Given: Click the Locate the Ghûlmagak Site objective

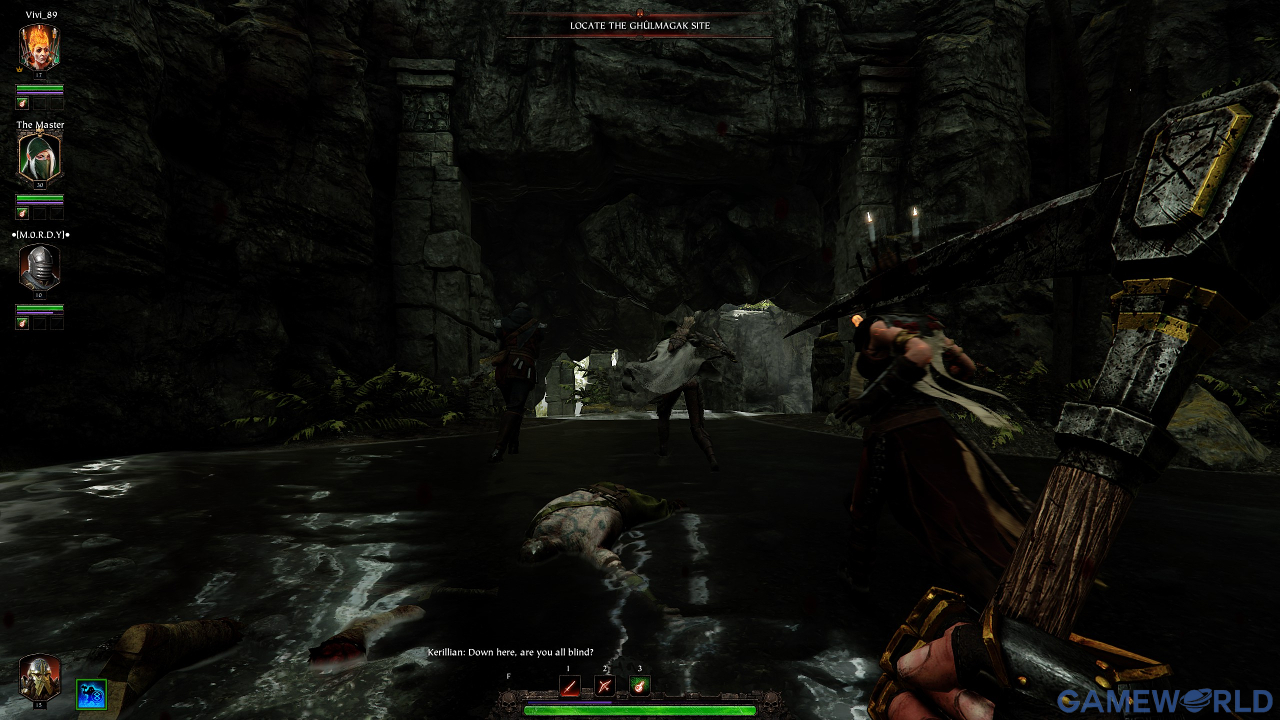Looking at the screenshot, I should (x=640, y=25).
